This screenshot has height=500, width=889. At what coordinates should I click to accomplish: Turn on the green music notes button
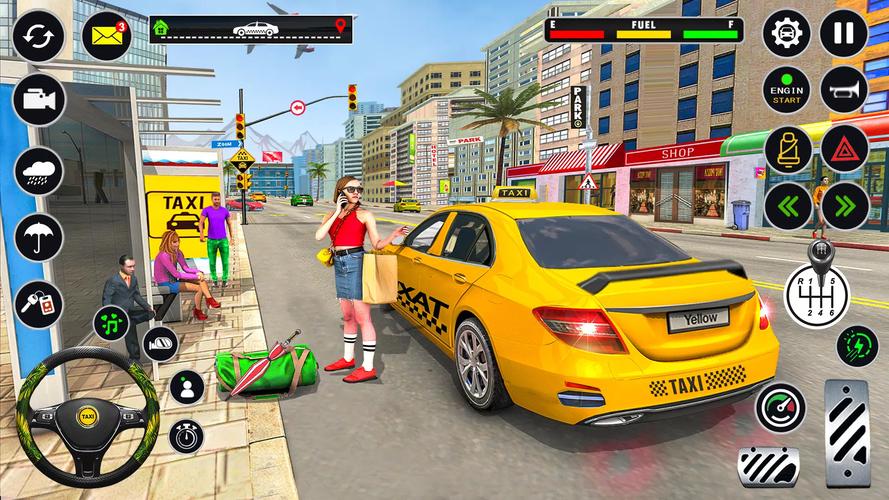112,324
